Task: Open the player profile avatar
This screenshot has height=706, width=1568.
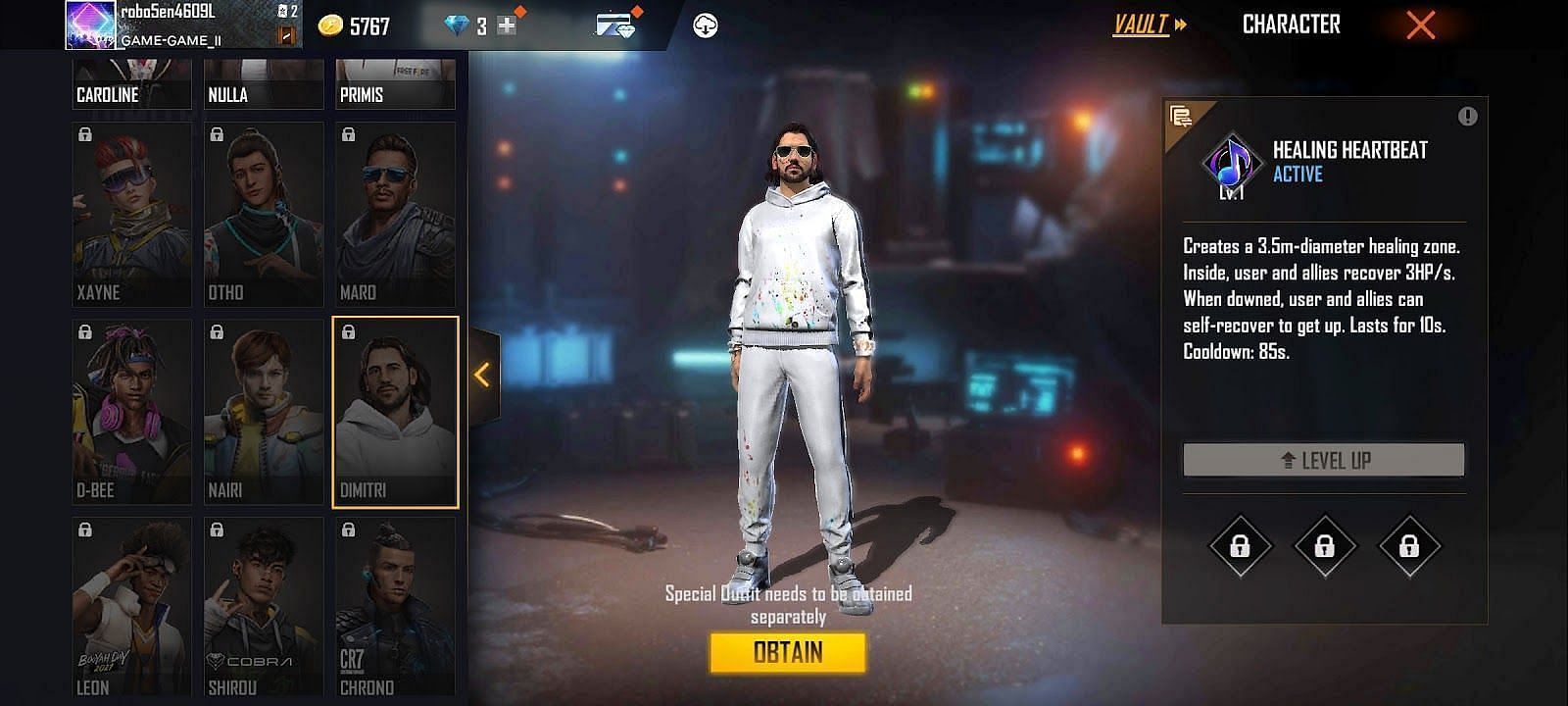Action: [x=89, y=25]
